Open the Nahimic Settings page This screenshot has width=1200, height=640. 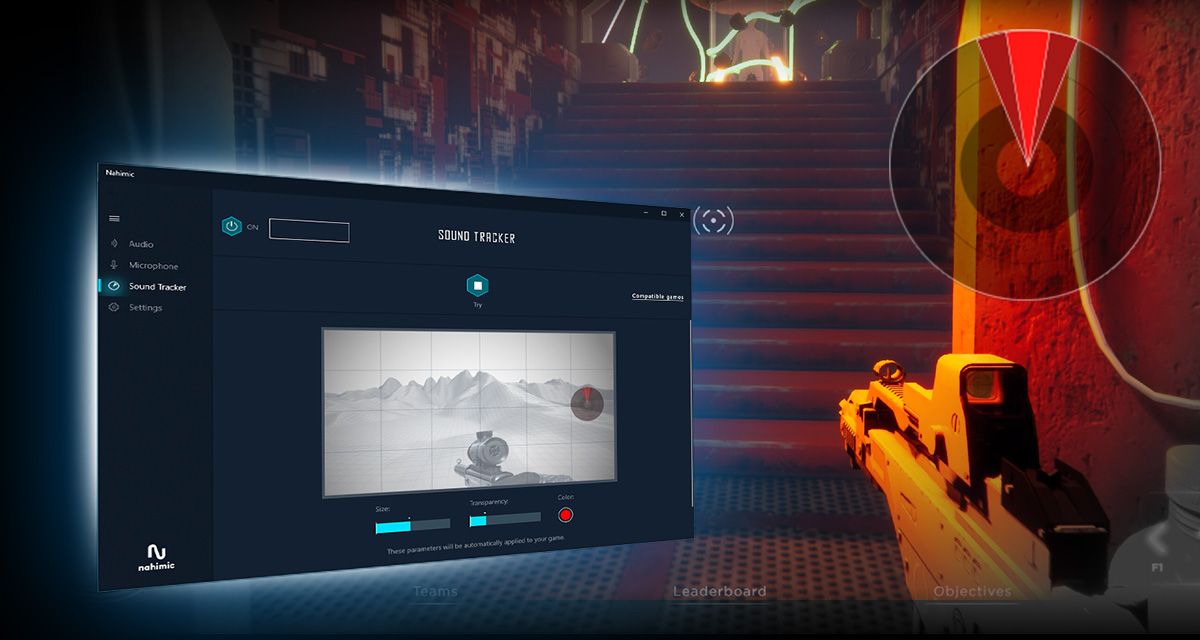pyautogui.click(x=144, y=308)
